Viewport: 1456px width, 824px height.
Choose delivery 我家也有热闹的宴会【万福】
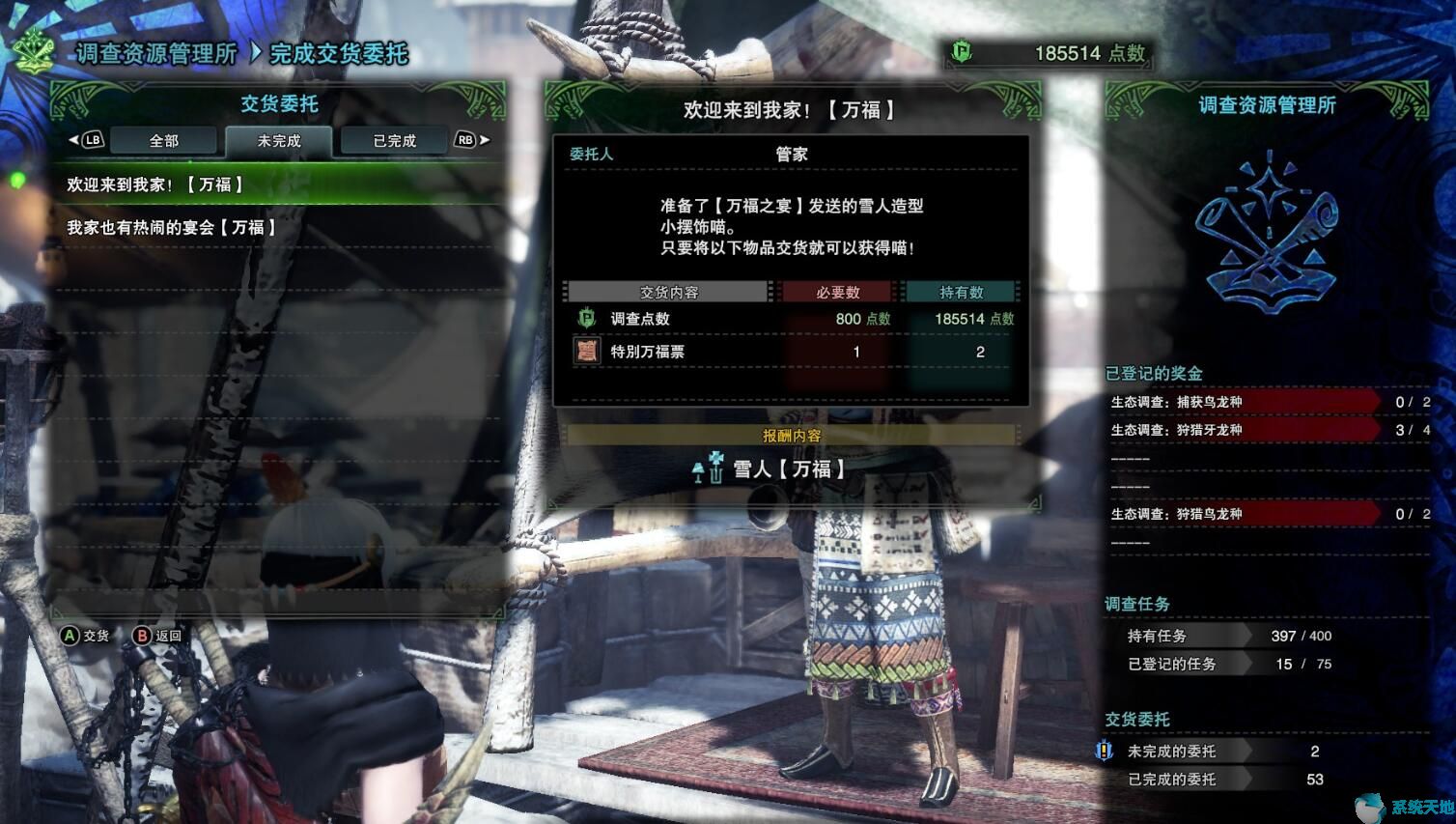(280, 228)
